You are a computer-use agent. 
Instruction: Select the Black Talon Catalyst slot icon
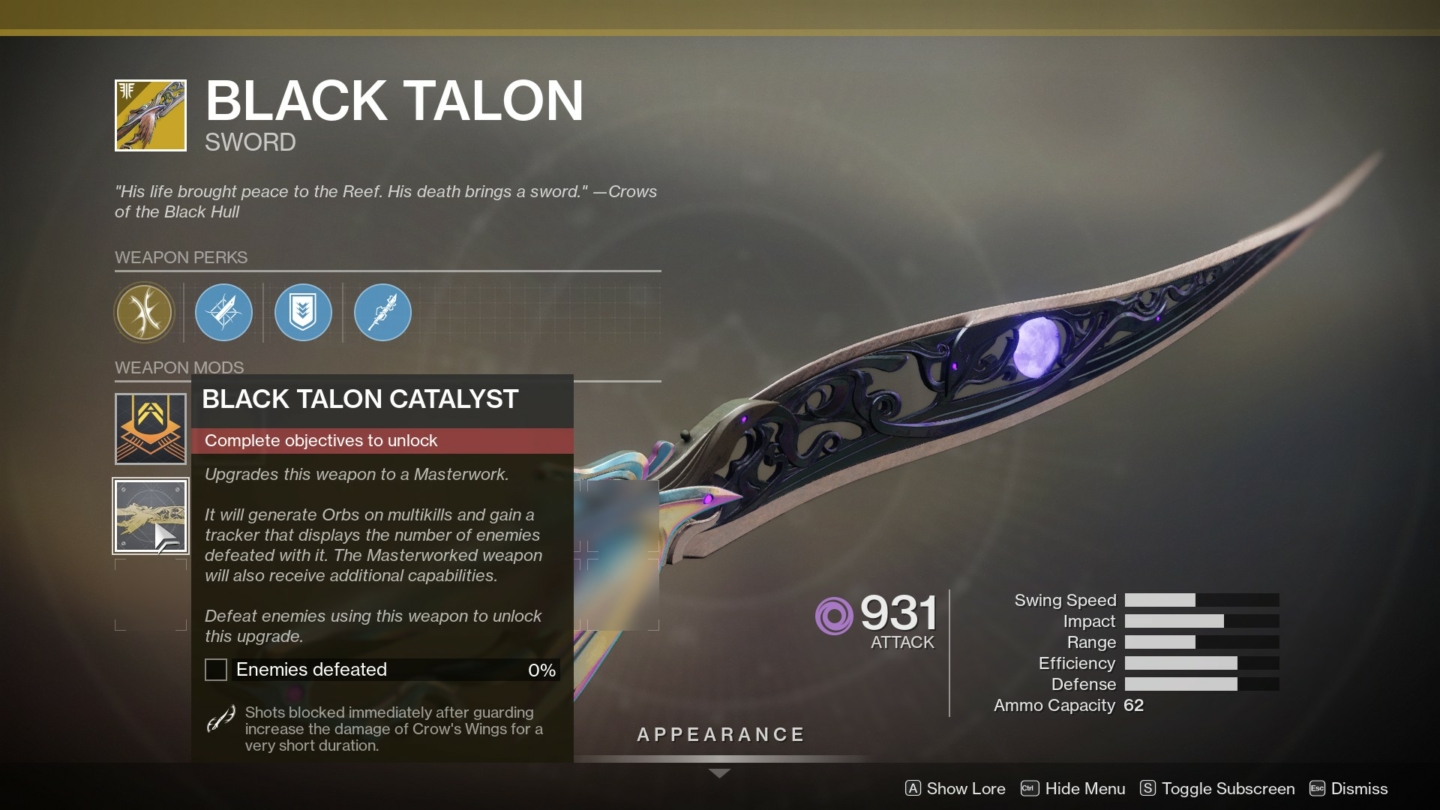(150, 516)
